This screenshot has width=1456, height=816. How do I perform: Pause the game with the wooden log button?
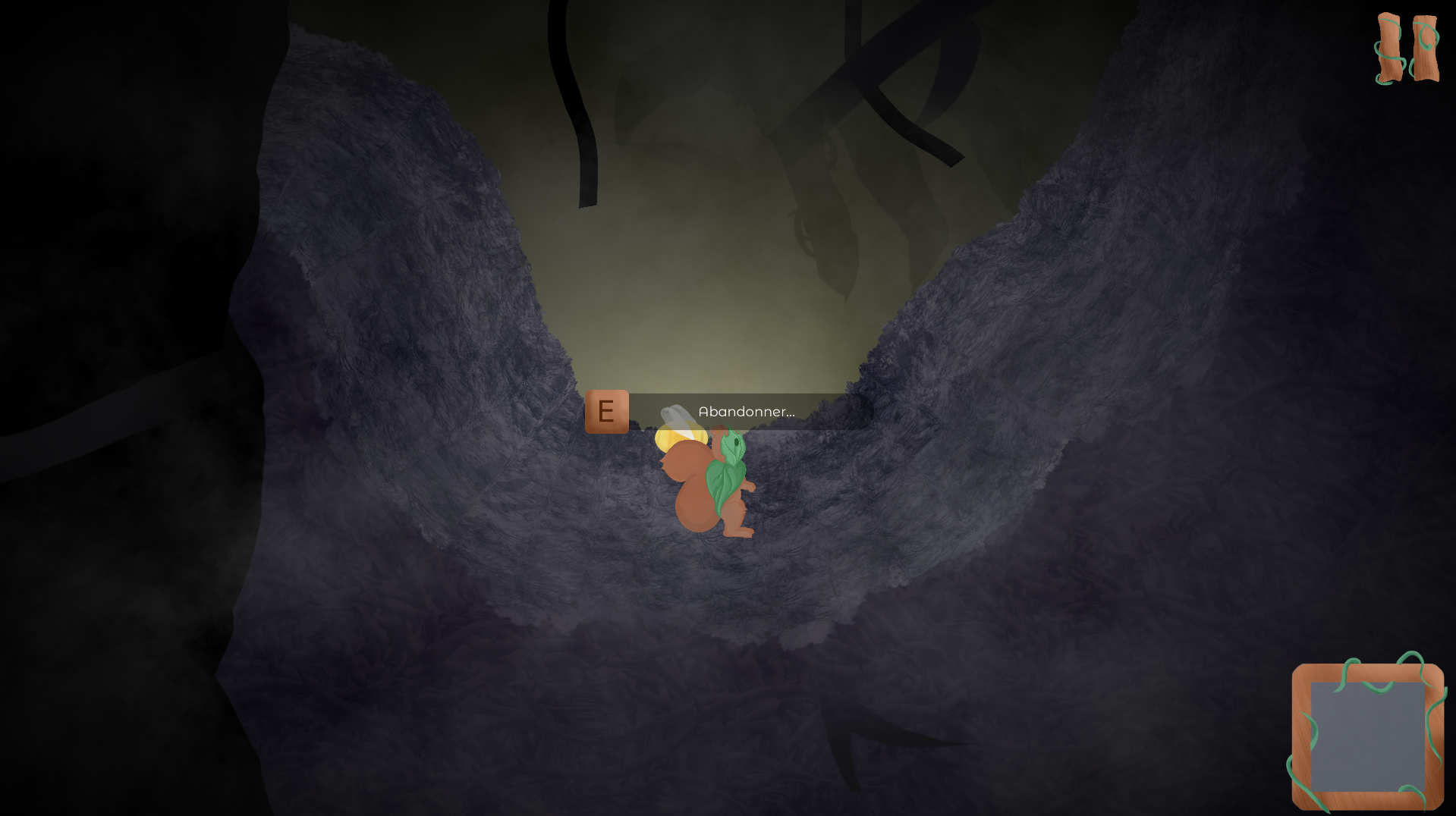pyautogui.click(x=1407, y=49)
